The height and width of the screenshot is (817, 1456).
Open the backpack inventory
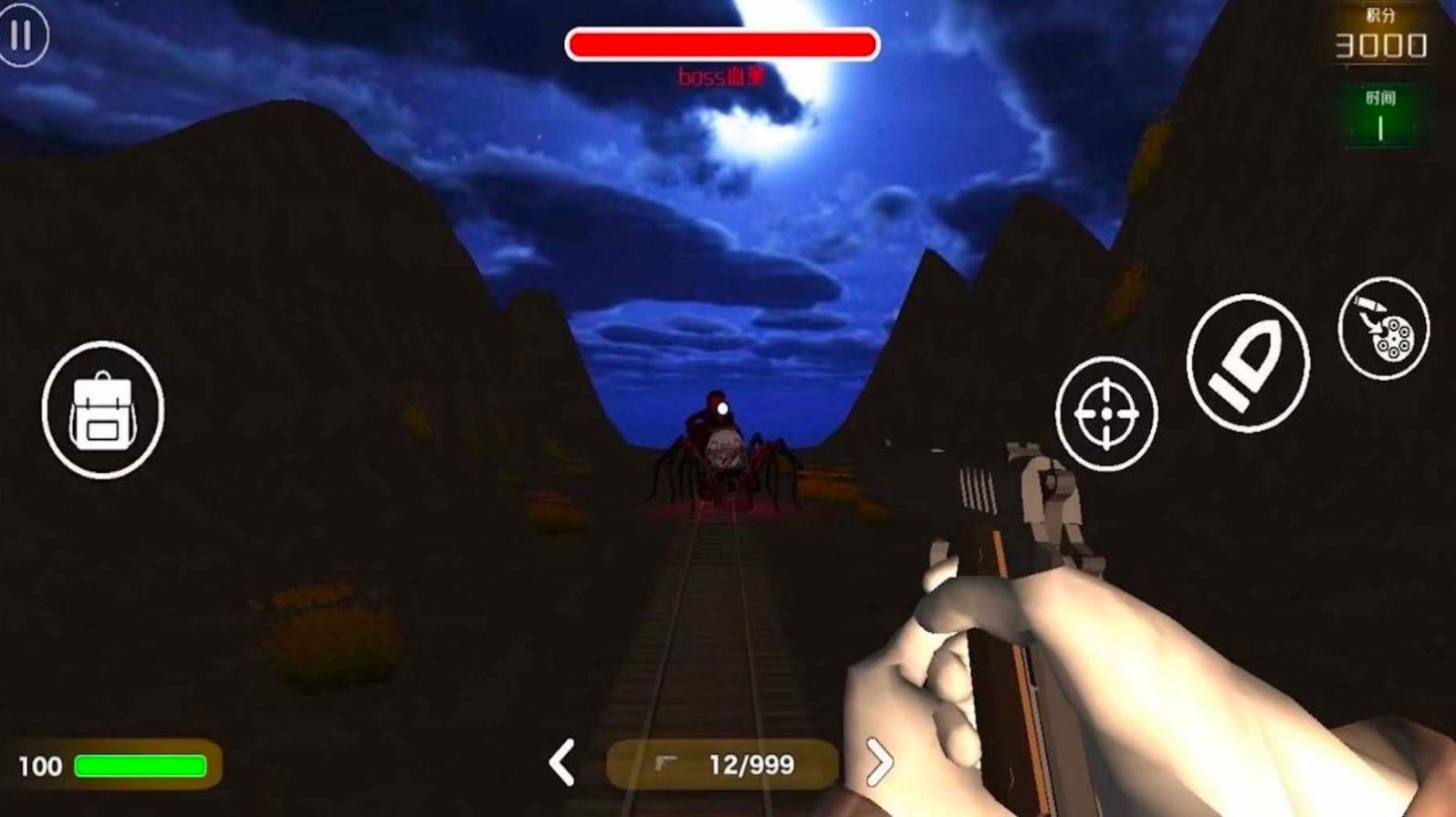[102, 410]
